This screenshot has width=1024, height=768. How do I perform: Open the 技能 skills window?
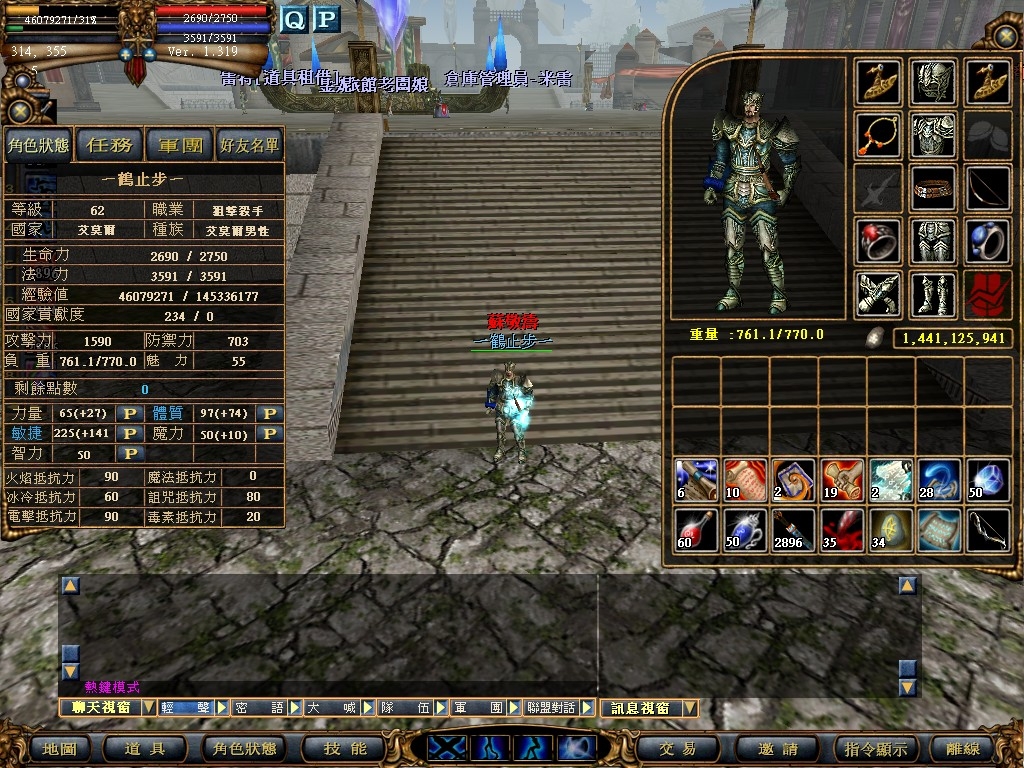[346, 748]
